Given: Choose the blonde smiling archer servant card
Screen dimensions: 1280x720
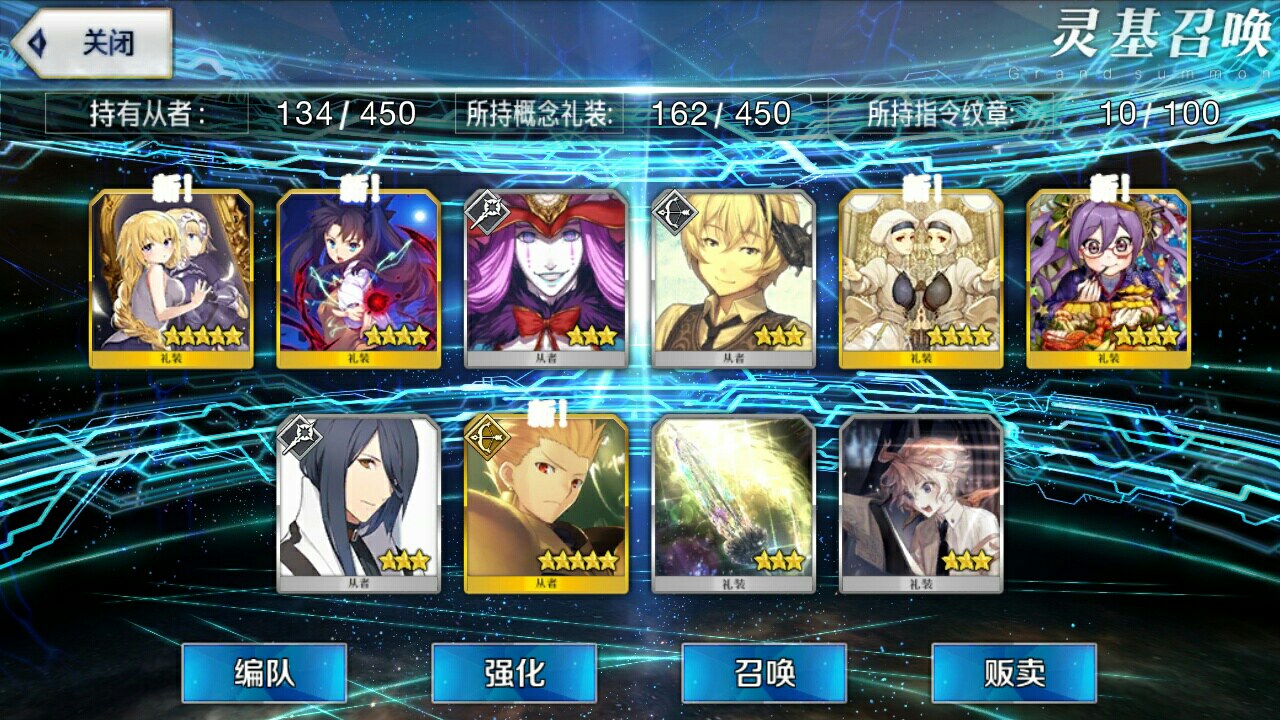Looking at the screenshot, I should [x=733, y=279].
